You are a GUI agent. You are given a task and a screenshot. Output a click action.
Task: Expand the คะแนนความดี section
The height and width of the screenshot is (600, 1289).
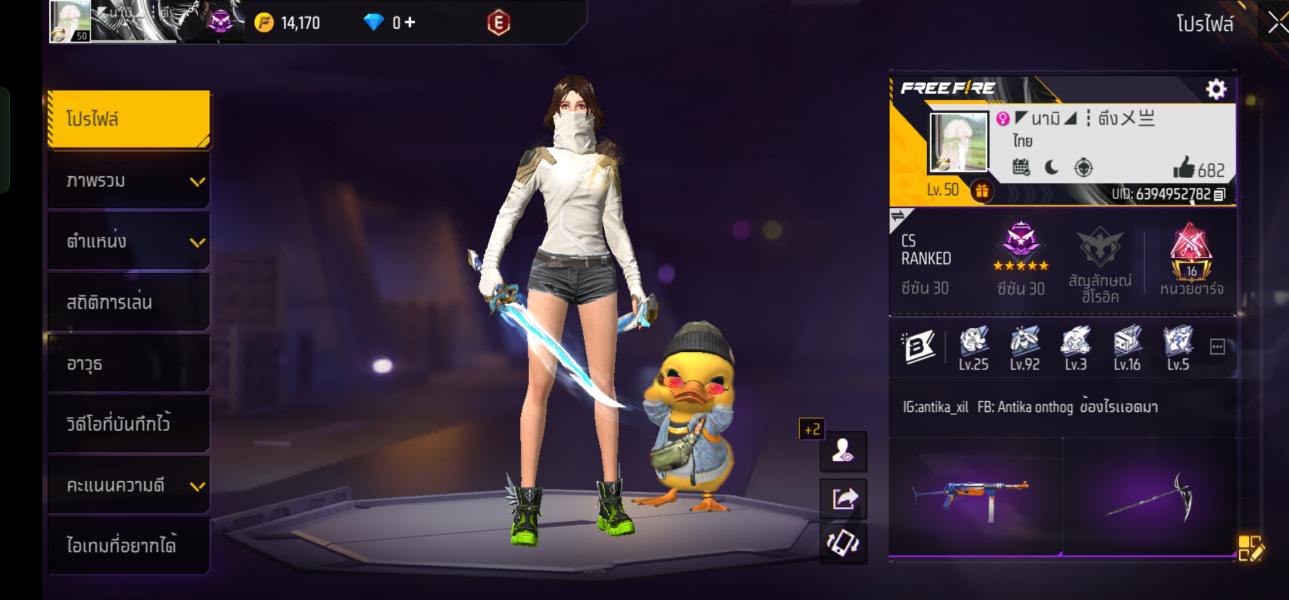128,486
